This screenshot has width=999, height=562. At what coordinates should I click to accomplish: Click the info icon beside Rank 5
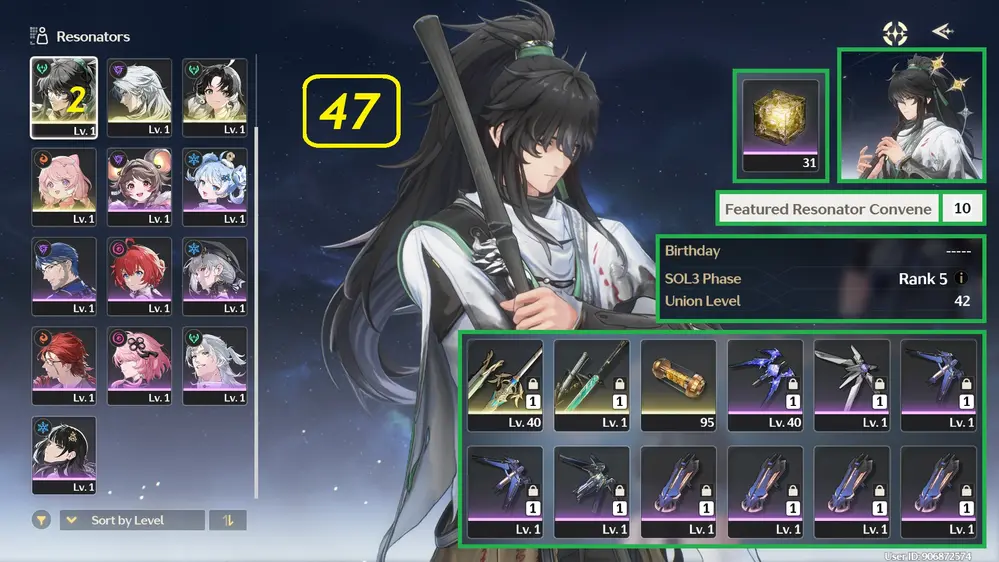[x=962, y=279]
